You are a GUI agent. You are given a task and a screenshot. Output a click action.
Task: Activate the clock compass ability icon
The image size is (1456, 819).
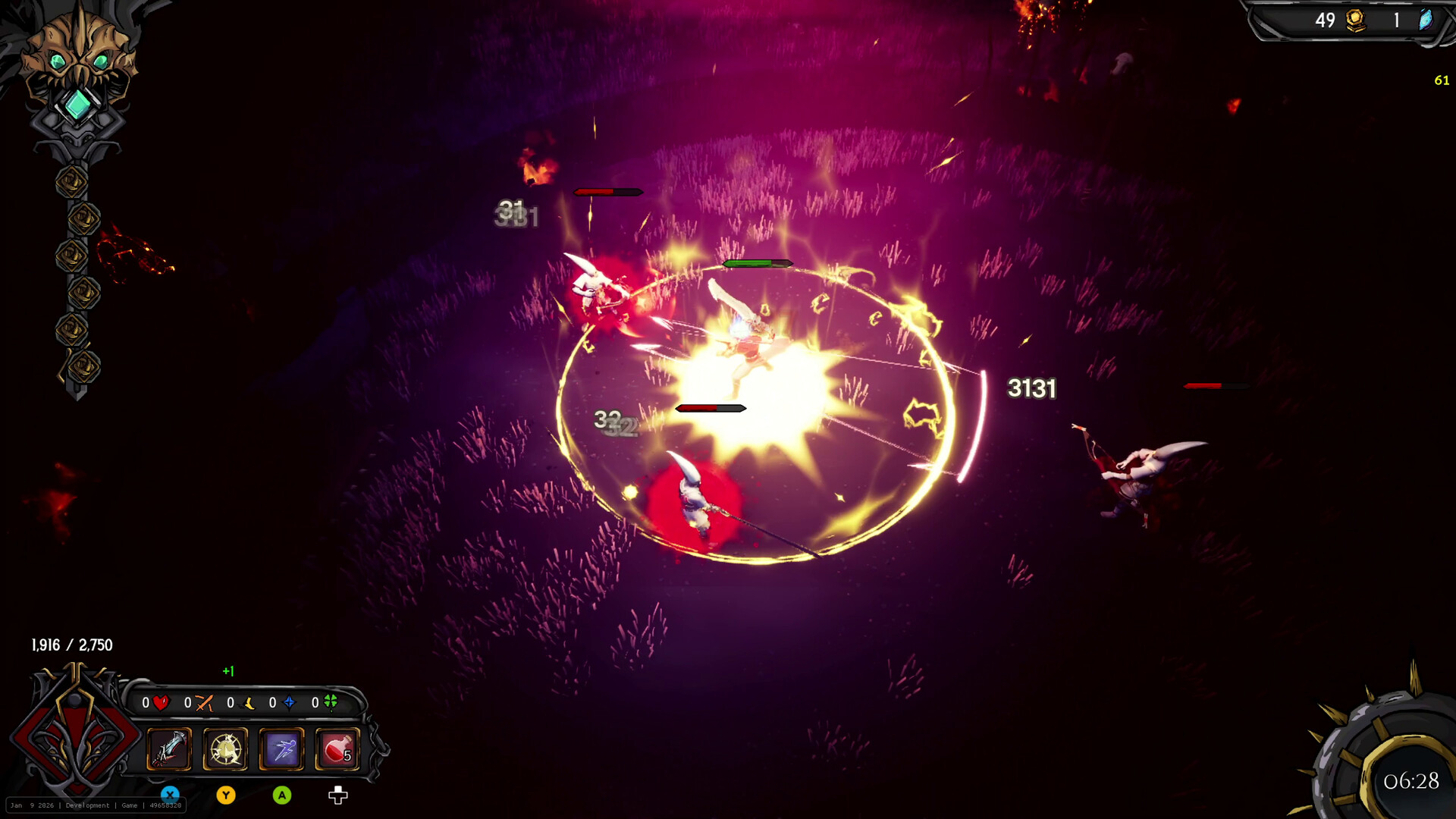click(x=225, y=749)
